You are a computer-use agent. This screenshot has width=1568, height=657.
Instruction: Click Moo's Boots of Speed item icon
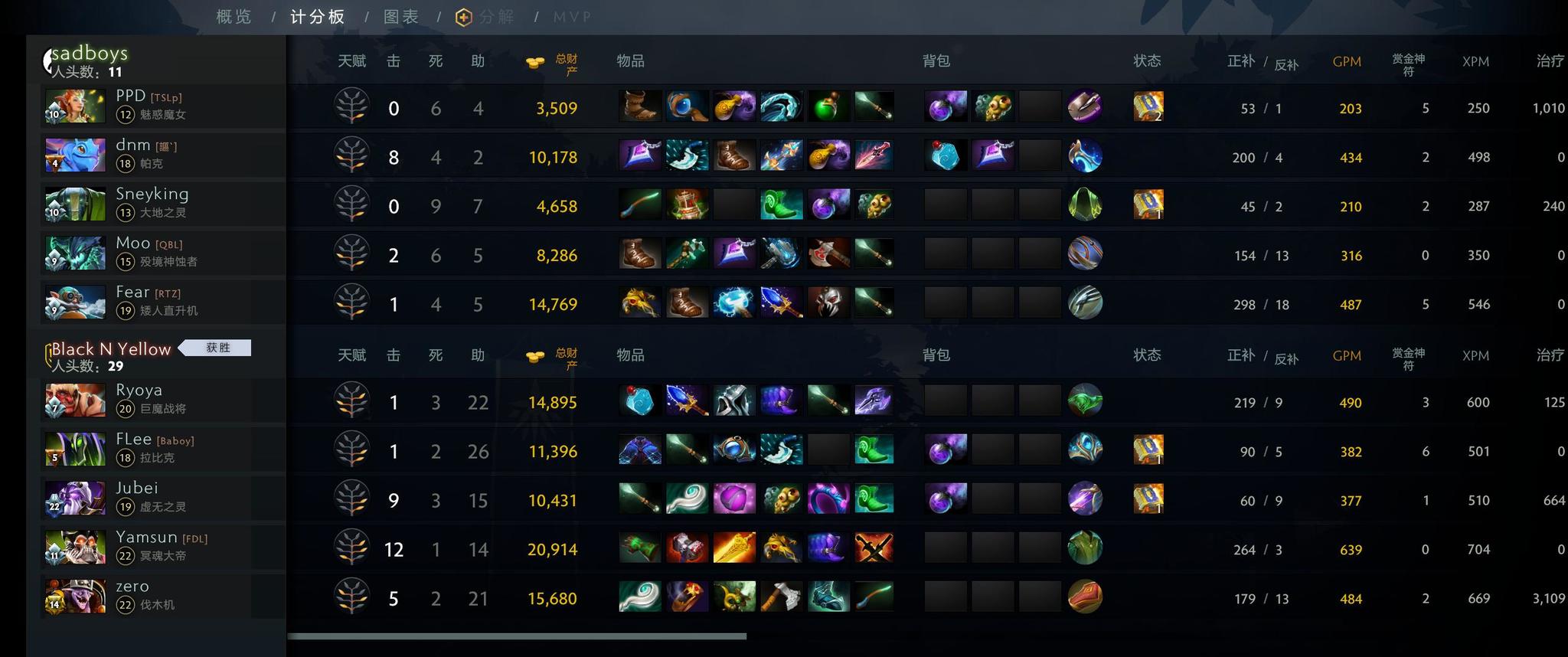(639, 255)
